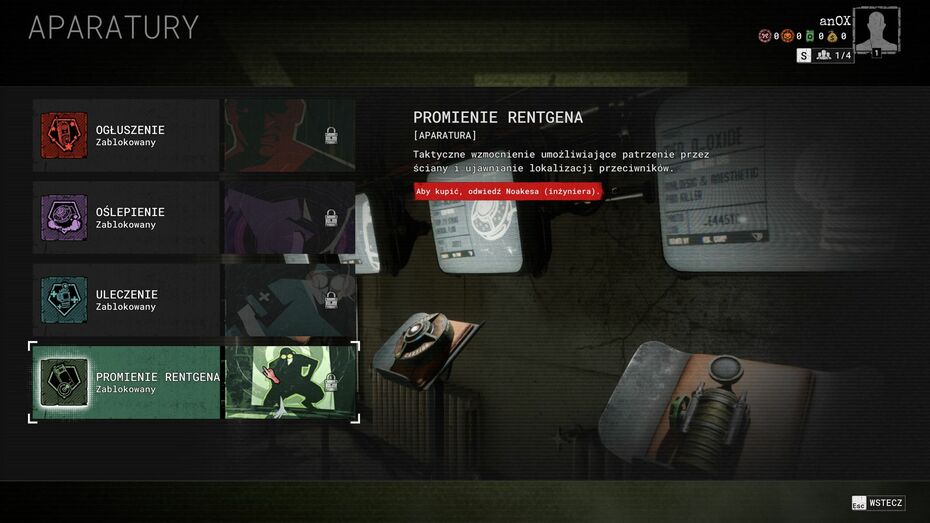
Task: Select the Ogłuszenie rig entry
Action: coord(126,135)
